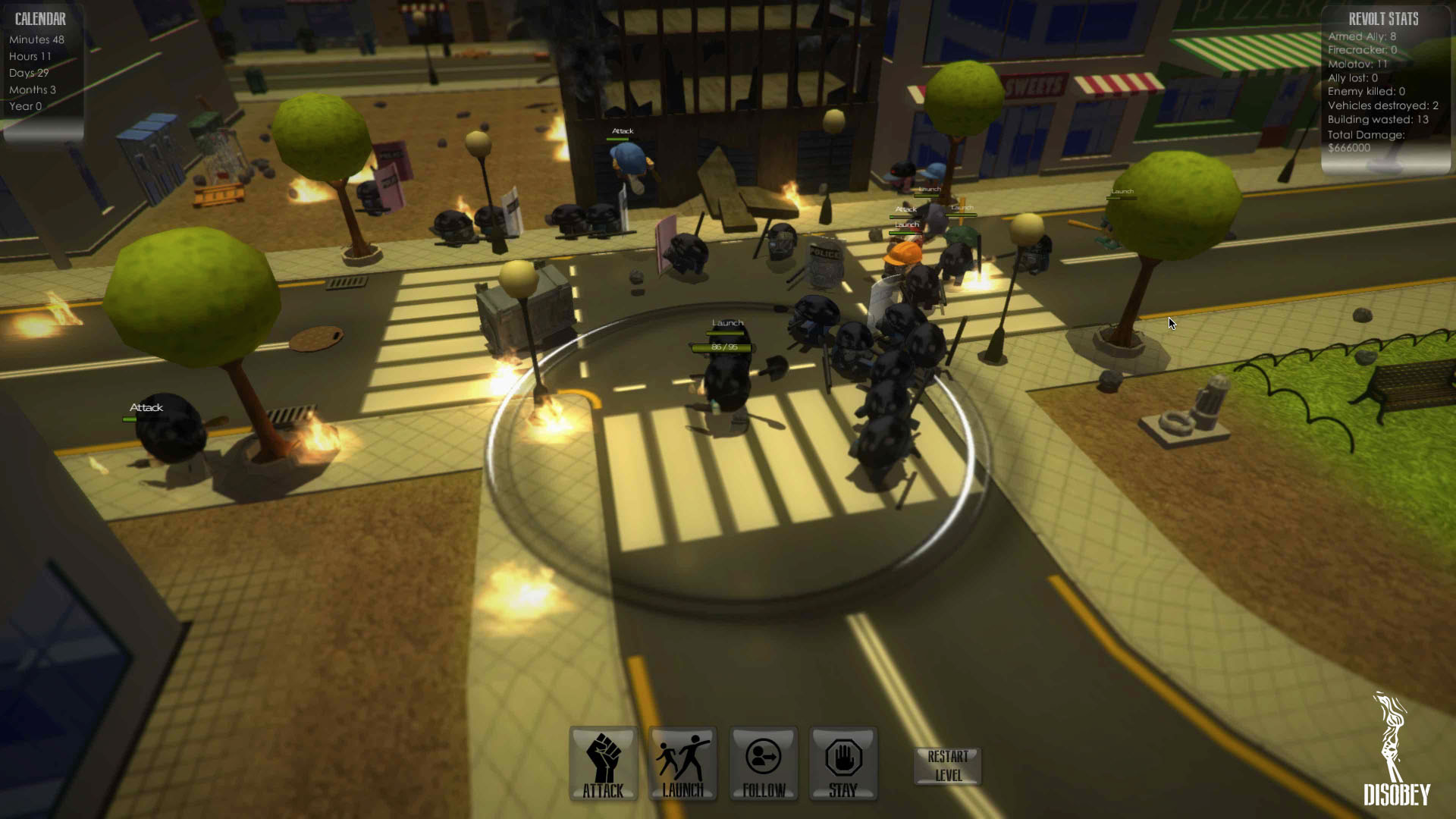Click the Launch label above the selected rioter
The height and width of the screenshot is (819, 1456).
coord(727,322)
